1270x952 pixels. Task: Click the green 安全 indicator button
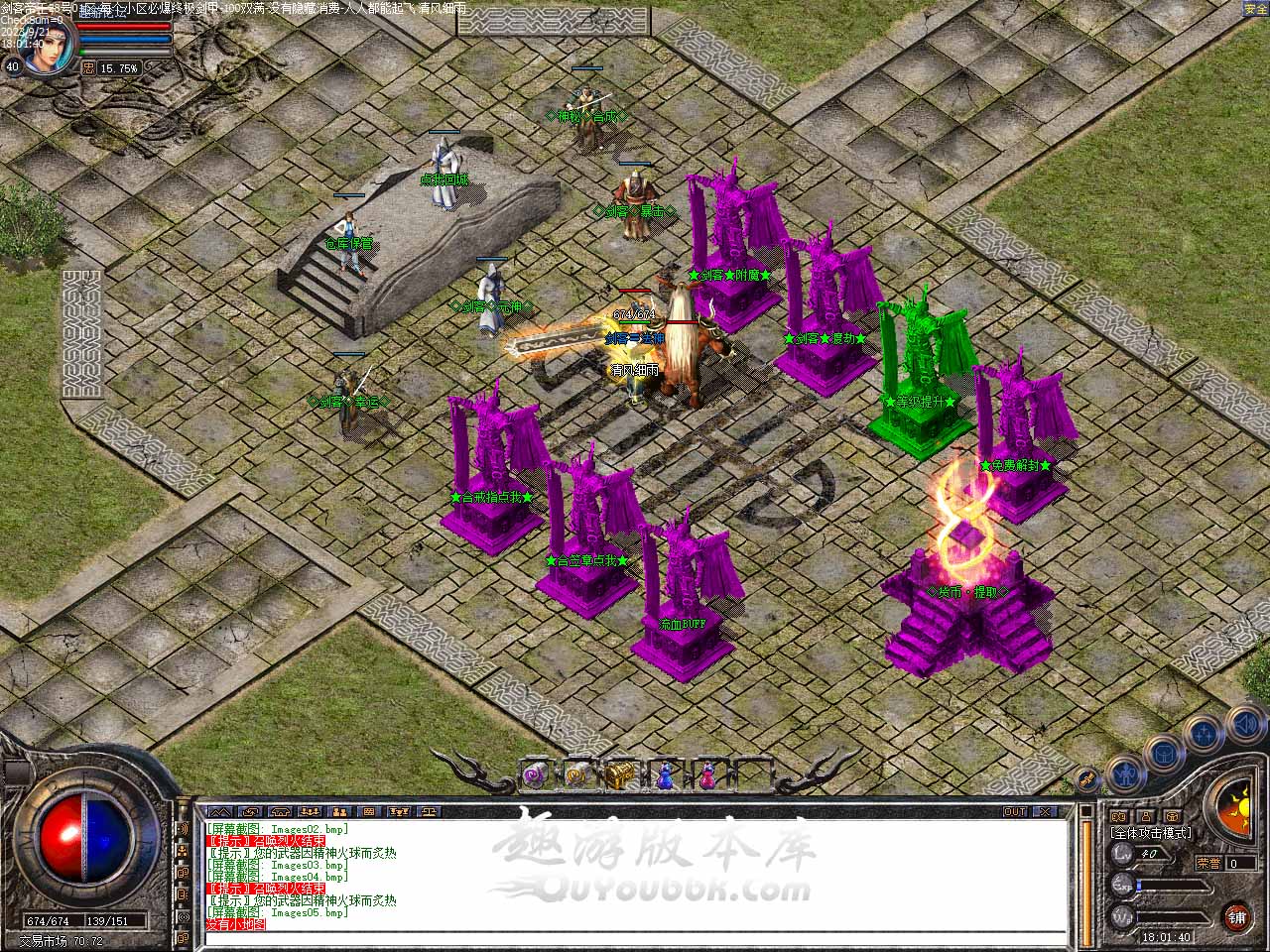tap(1255, 9)
